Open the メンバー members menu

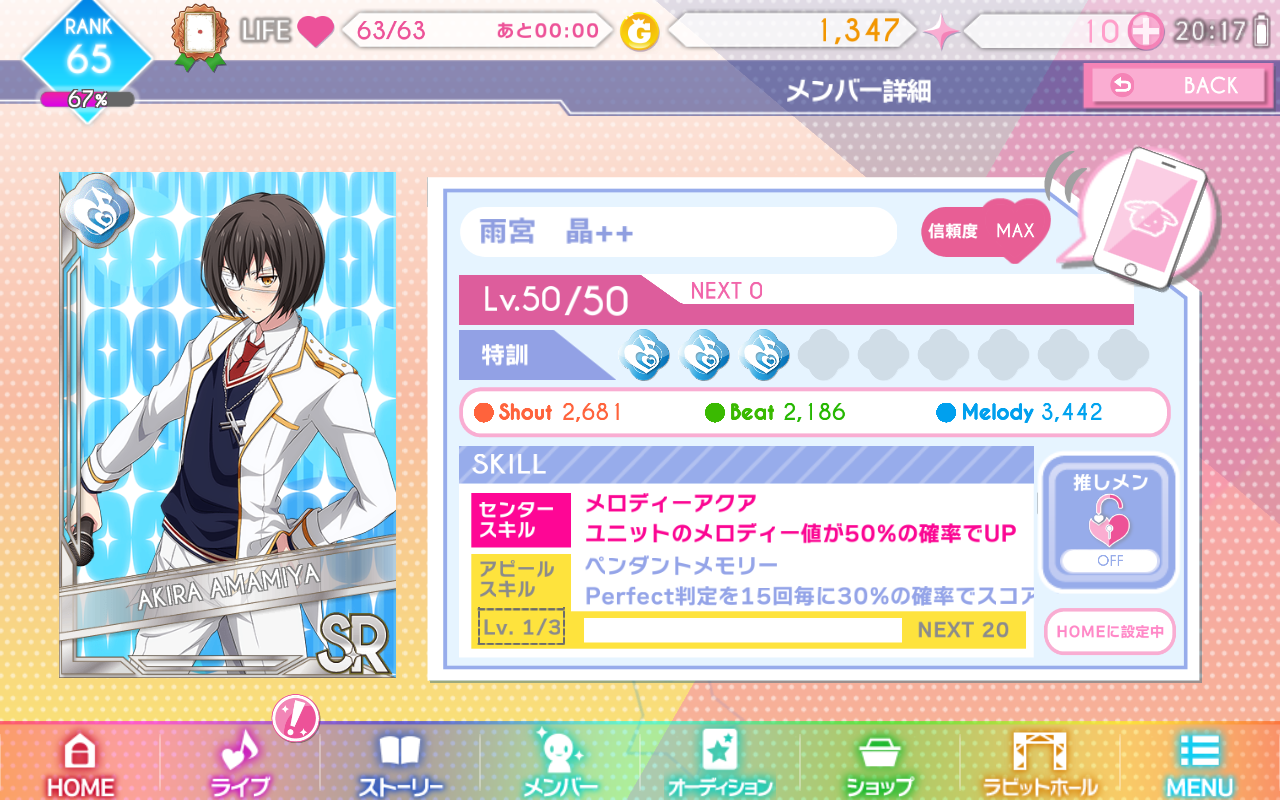click(x=560, y=765)
